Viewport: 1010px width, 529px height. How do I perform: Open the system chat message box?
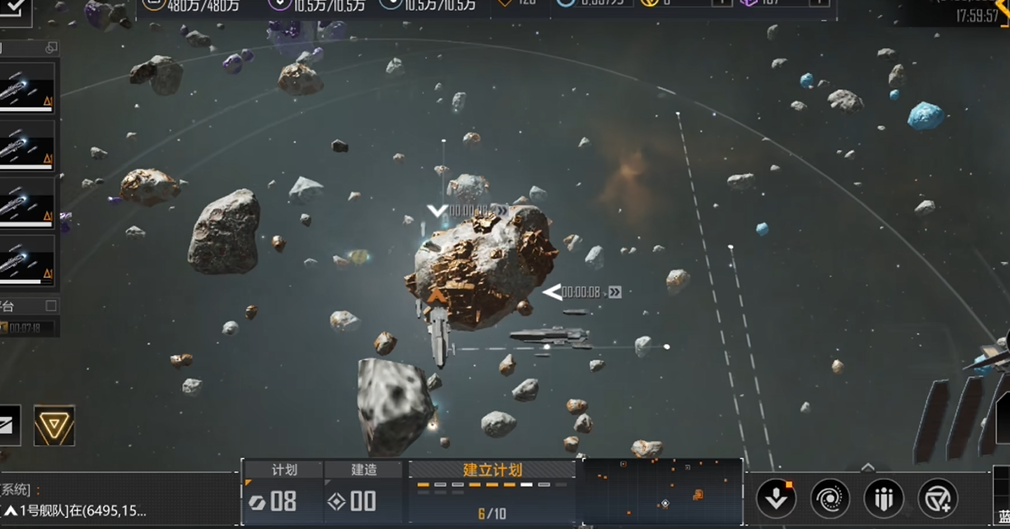point(75,500)
